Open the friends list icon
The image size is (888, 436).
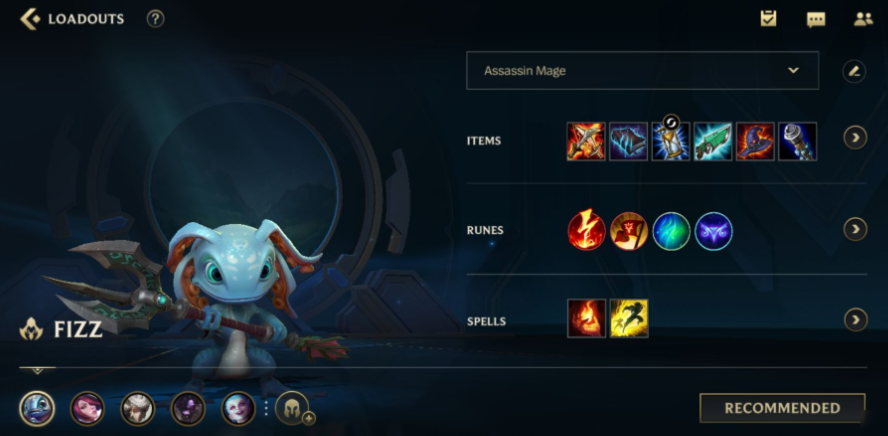point(863,19)
